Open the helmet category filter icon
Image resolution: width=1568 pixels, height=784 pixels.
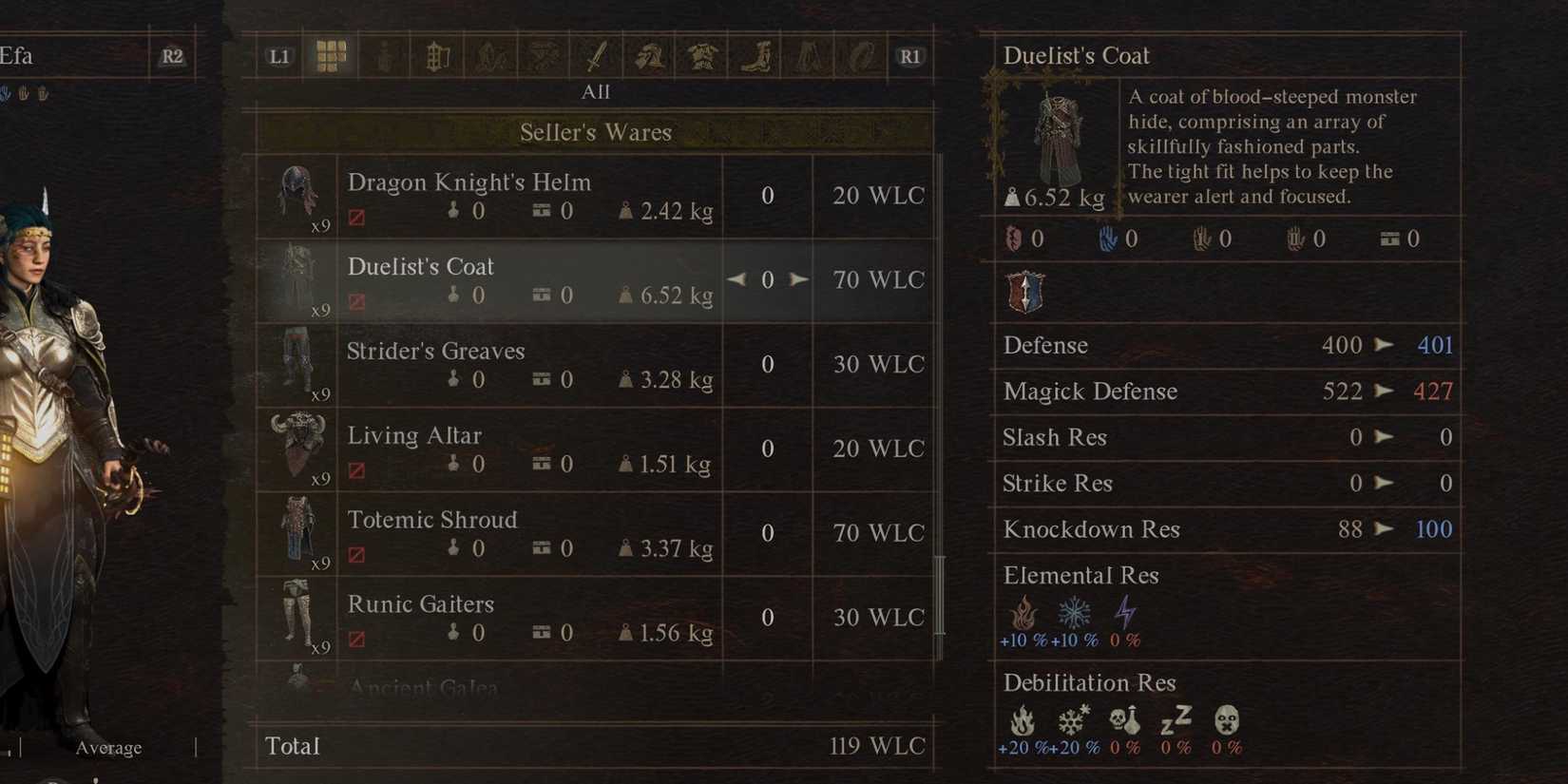[x=650, y=55]
